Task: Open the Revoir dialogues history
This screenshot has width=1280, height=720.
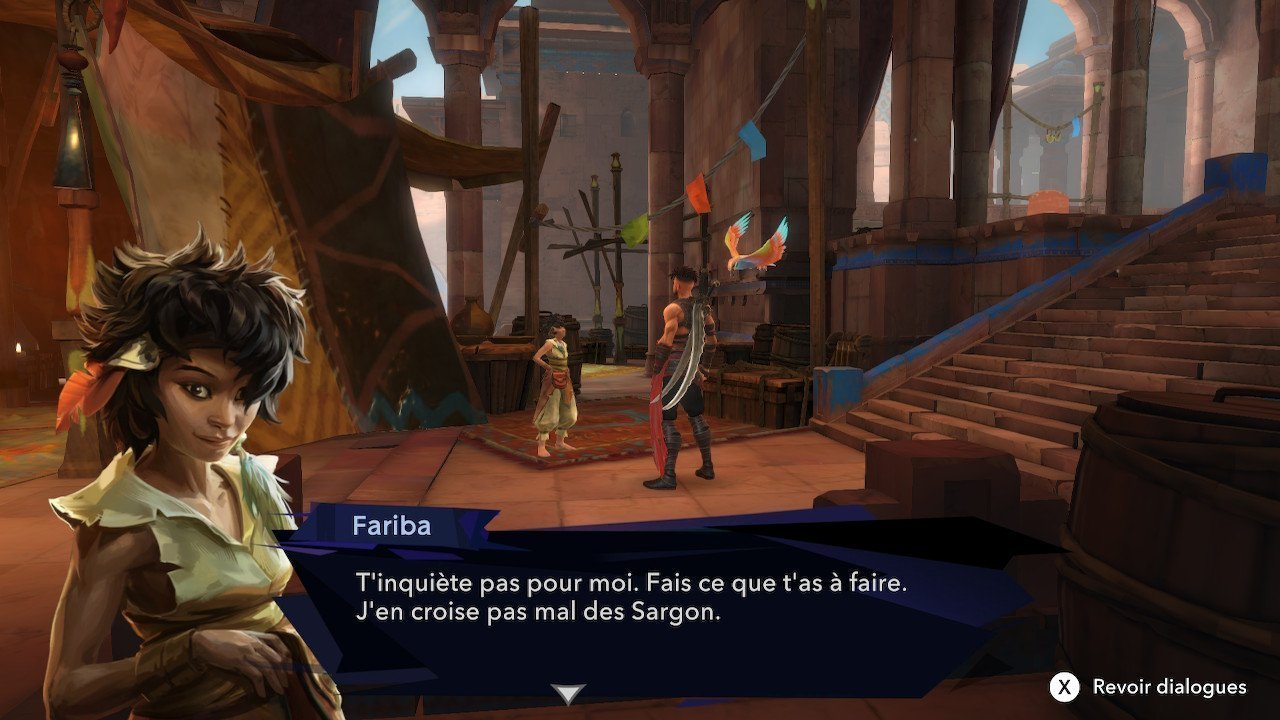Action: tap(1149, 687)
